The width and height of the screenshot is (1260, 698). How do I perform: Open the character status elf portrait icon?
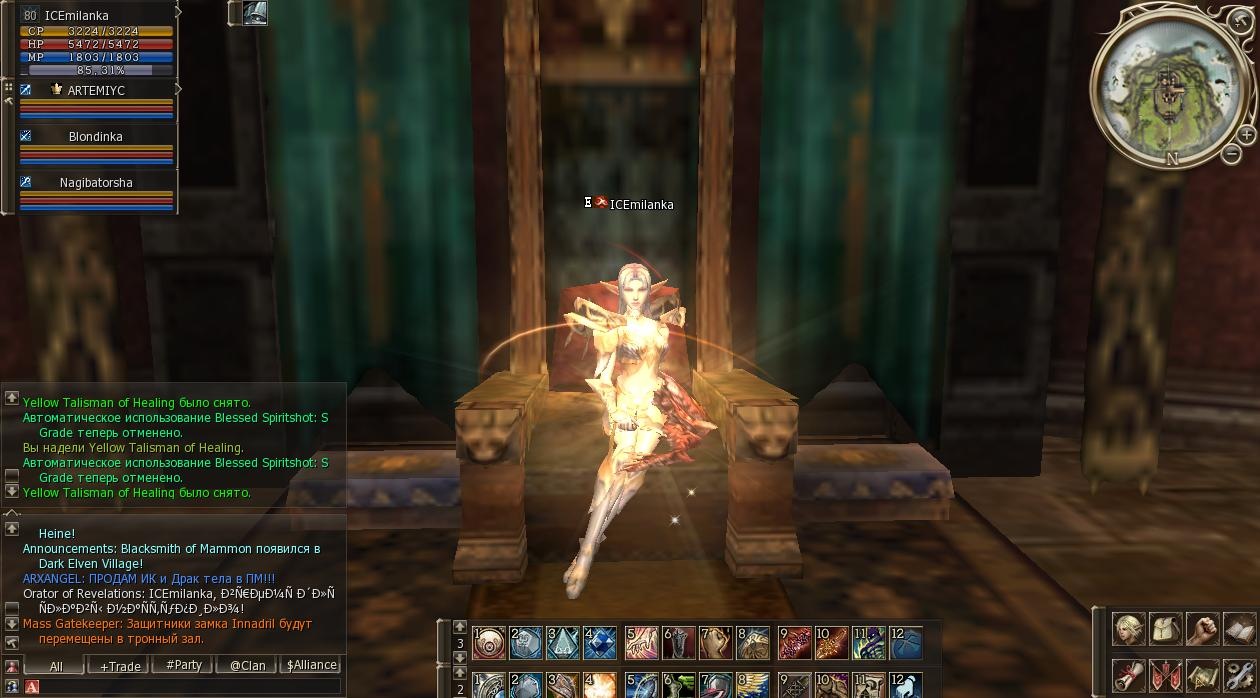pos(1130,629)
